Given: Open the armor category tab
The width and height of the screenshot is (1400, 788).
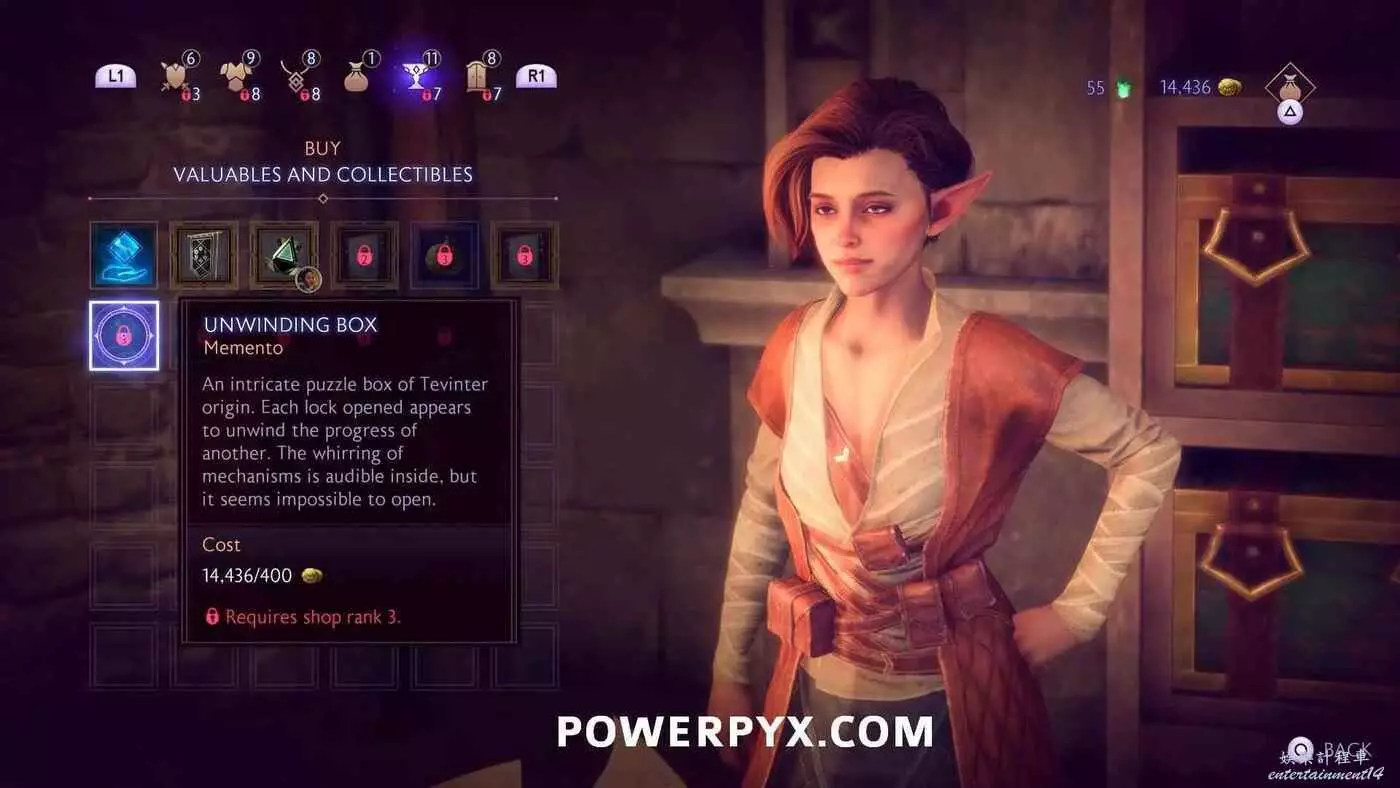Looking at the screenshot, I should pyautogui.click(x=236, y=77).
